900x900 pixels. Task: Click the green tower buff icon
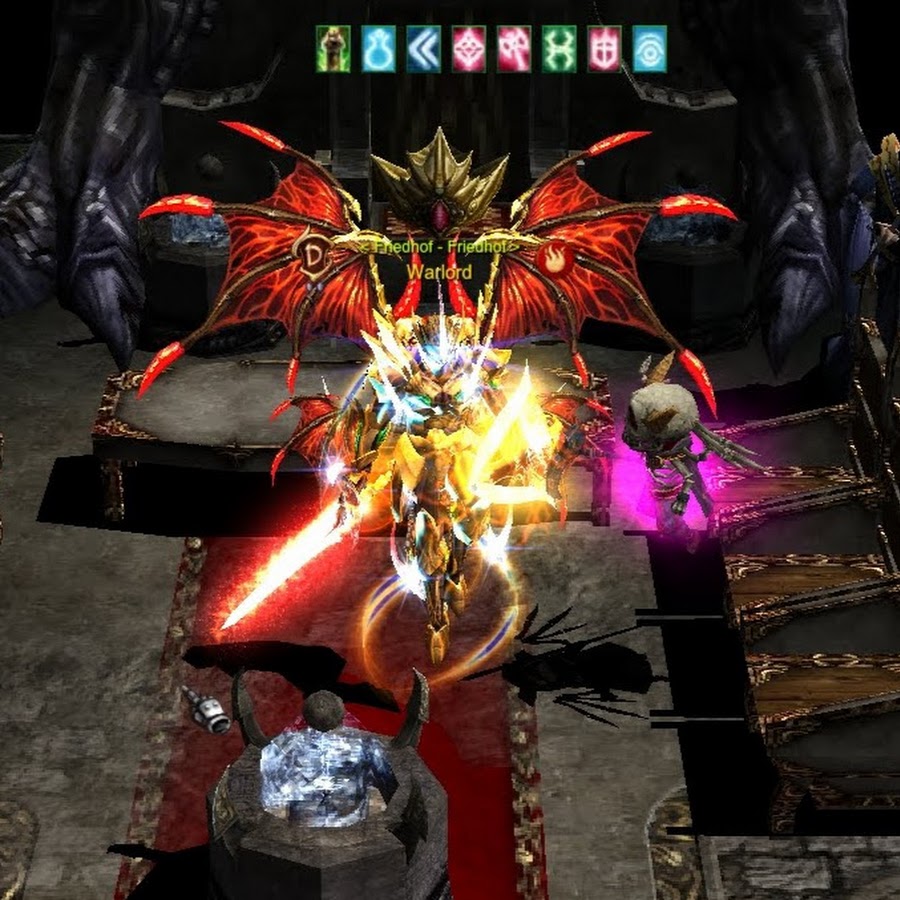[x=333, y=49]
